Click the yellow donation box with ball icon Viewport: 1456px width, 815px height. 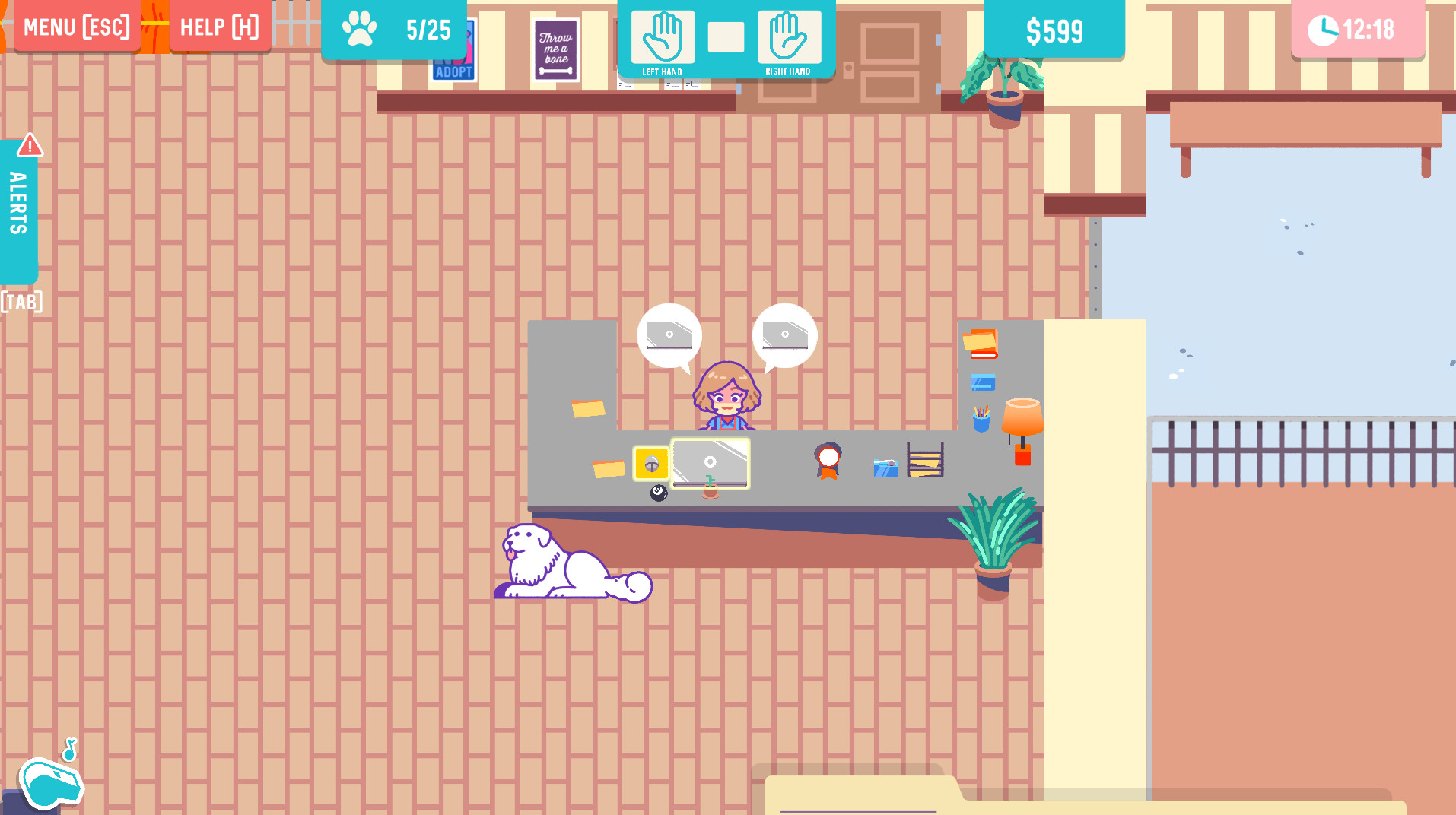650,462
